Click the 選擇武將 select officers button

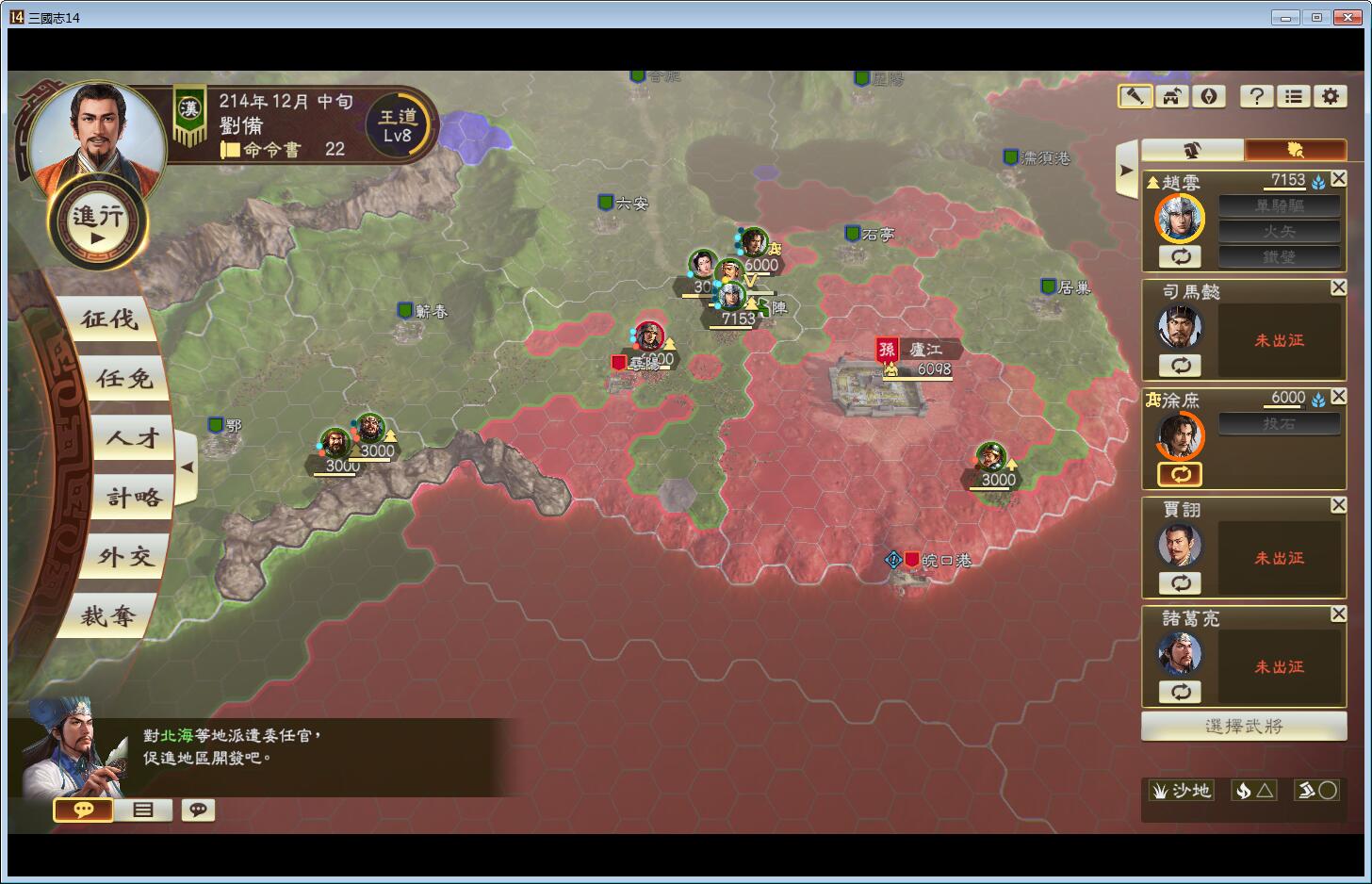coord(1243,726)
